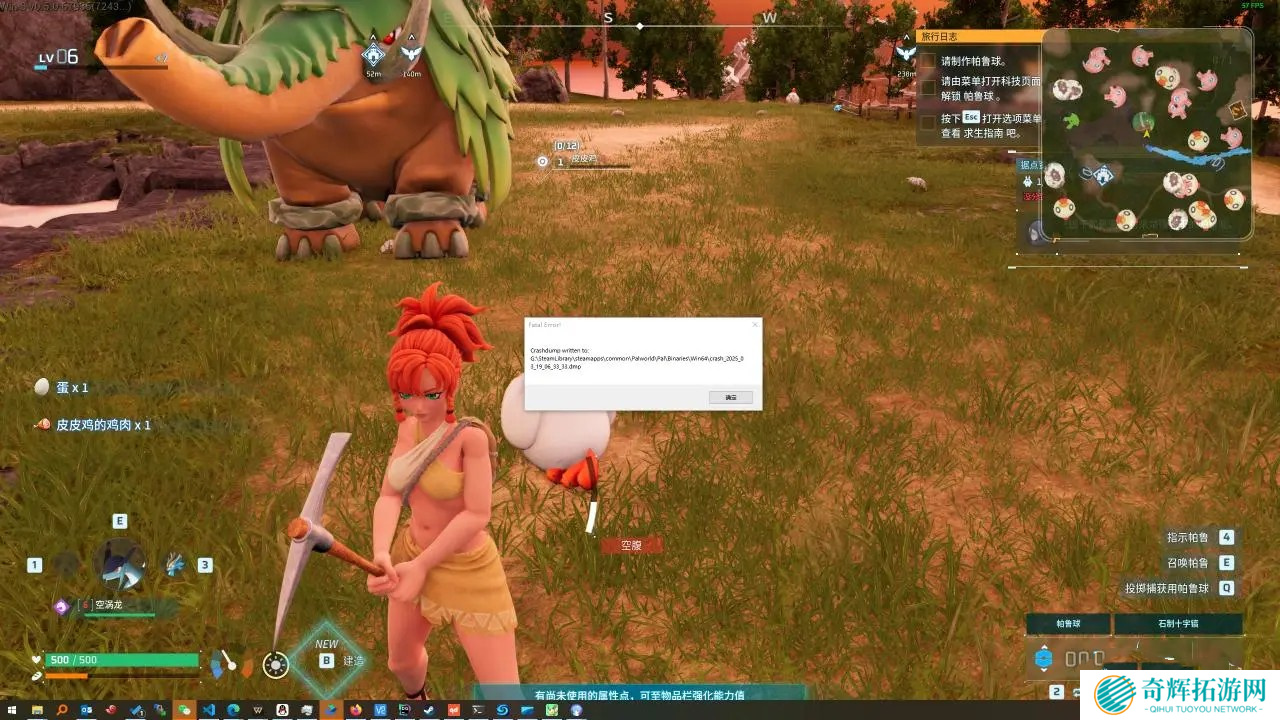The image size is (1280, 720).
Task: Select the base camp marker on minimap
Action: point(1102,175)
